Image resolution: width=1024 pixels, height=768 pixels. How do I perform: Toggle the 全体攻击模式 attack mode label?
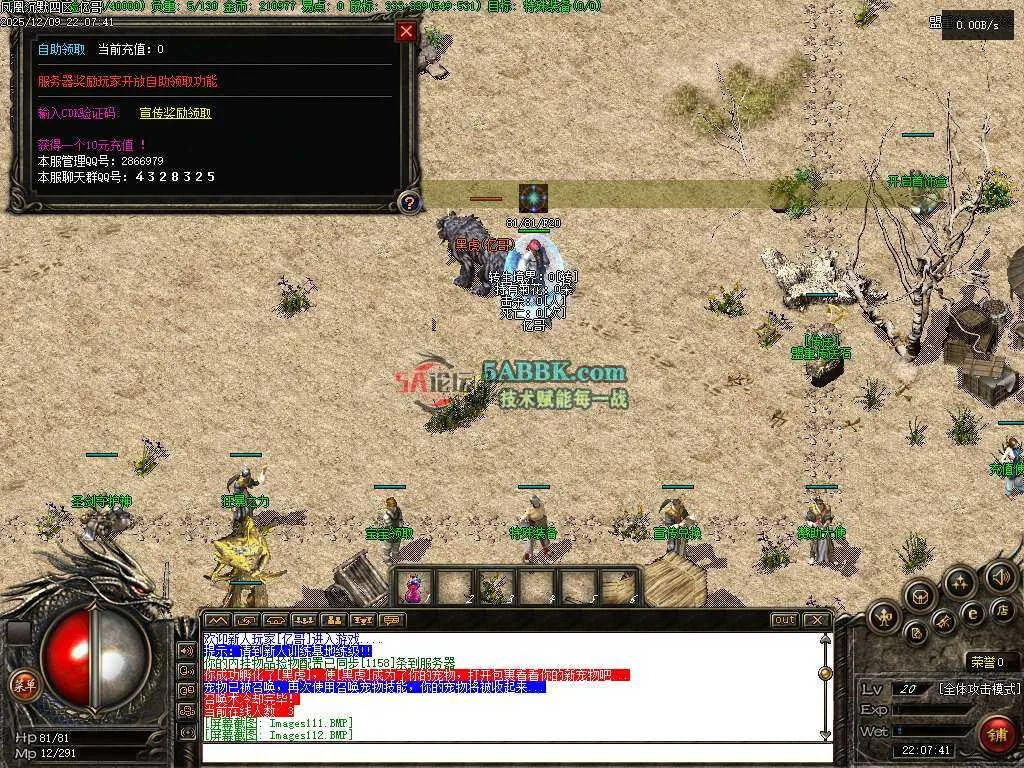pyautogui.click(x=978, y=689)
